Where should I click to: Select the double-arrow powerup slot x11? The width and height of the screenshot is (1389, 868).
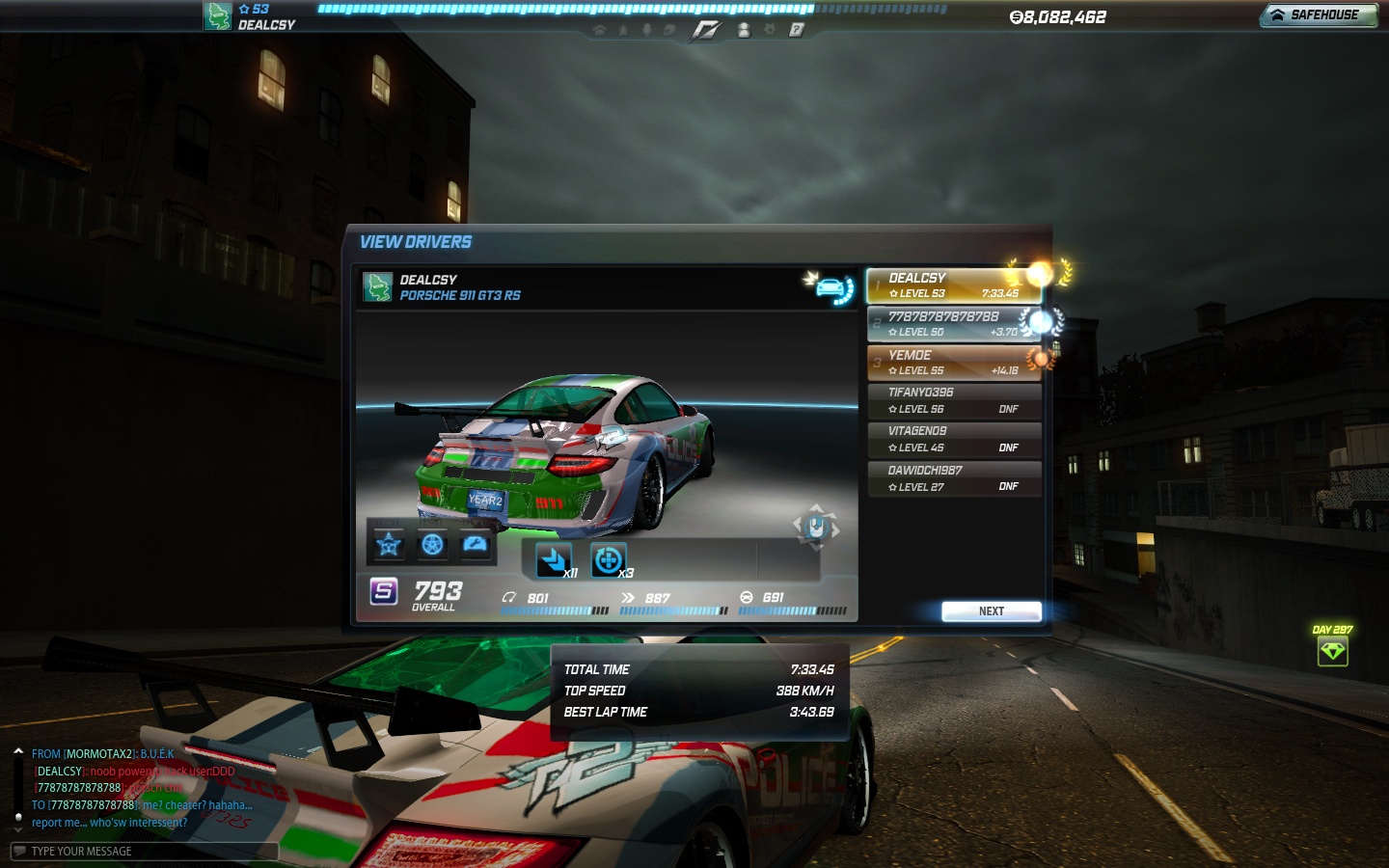coord(554,560)
